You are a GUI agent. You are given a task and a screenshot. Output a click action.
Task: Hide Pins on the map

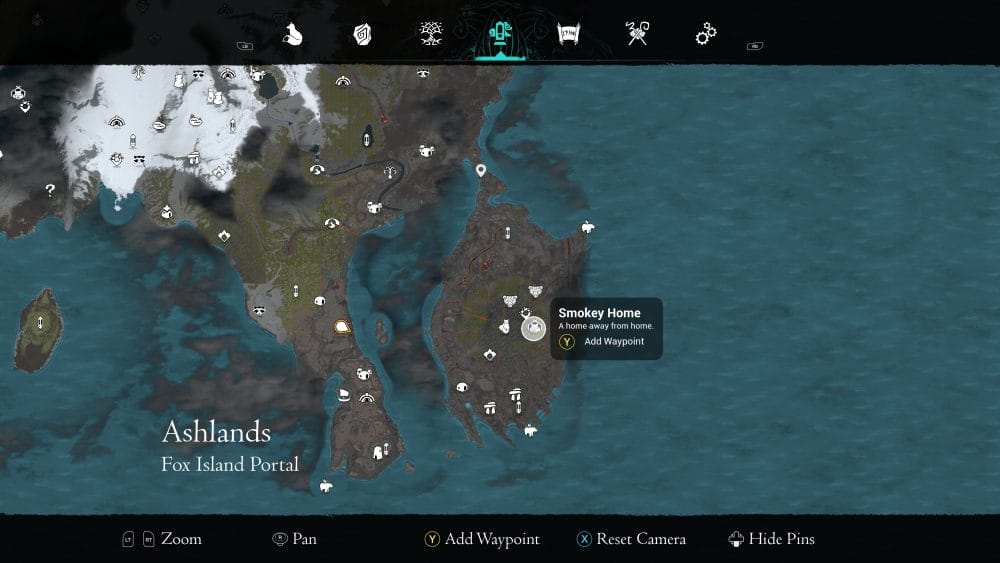[772, 539]
